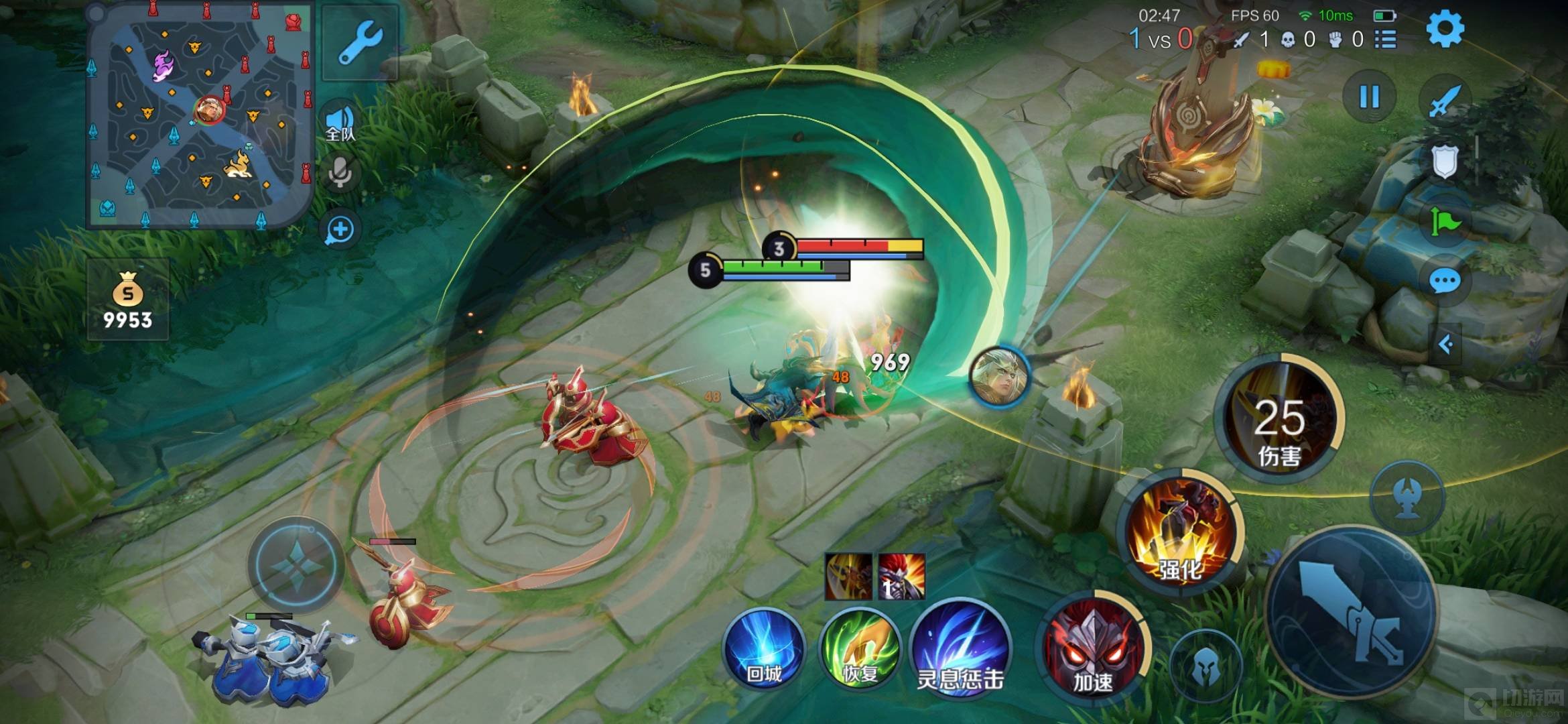This screenshot has height=724, width=1568.
Task: Toggle the 全队 team voice speaker
Action: point(340,123)
